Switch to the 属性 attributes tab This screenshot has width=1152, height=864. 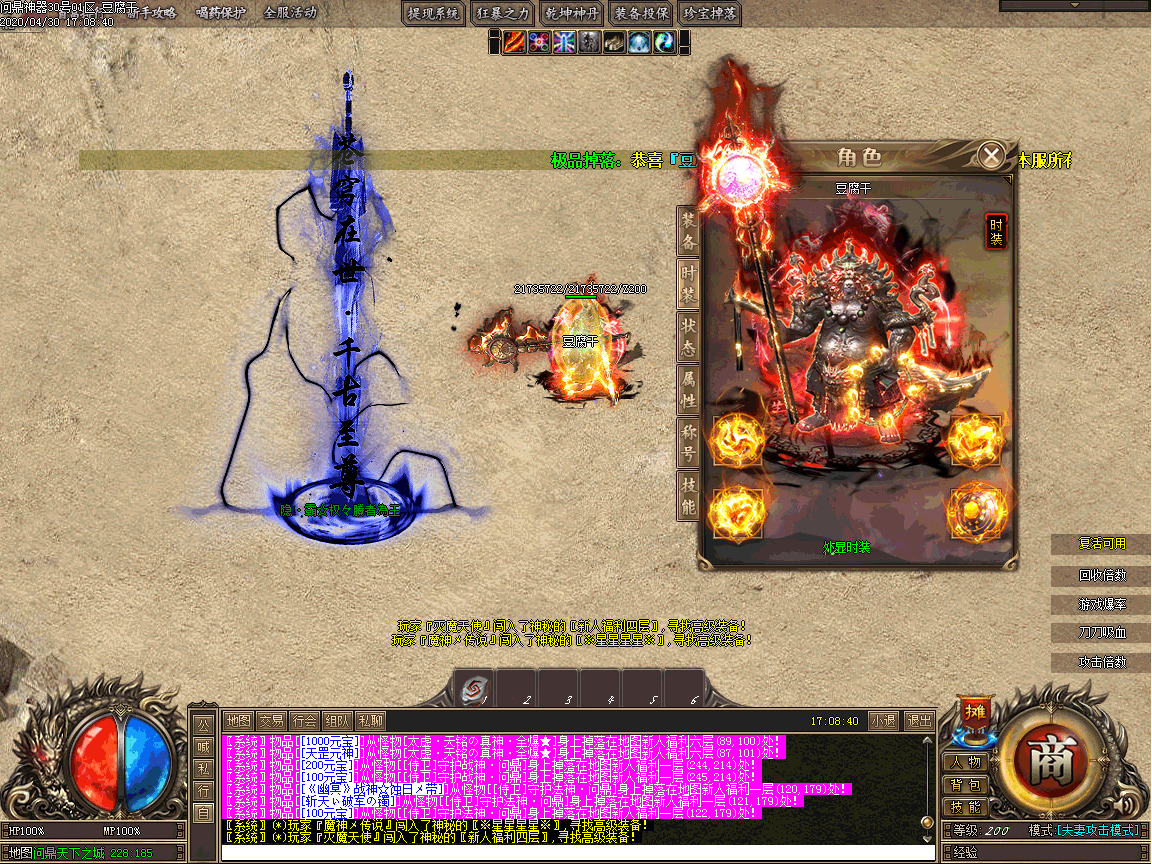[x=688, y=389]
